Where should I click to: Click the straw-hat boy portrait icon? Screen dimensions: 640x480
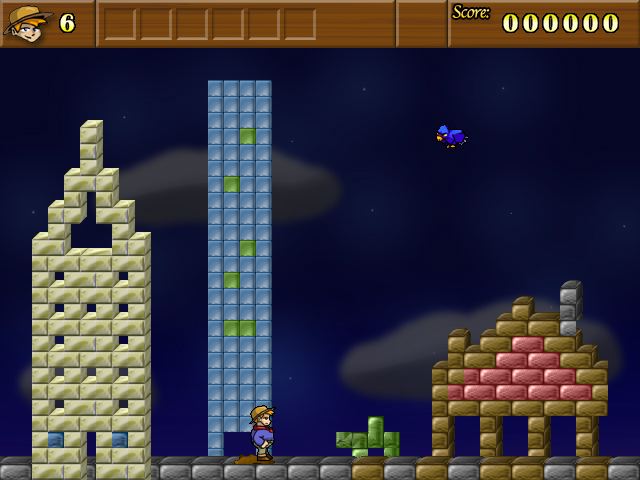[27, 22]
